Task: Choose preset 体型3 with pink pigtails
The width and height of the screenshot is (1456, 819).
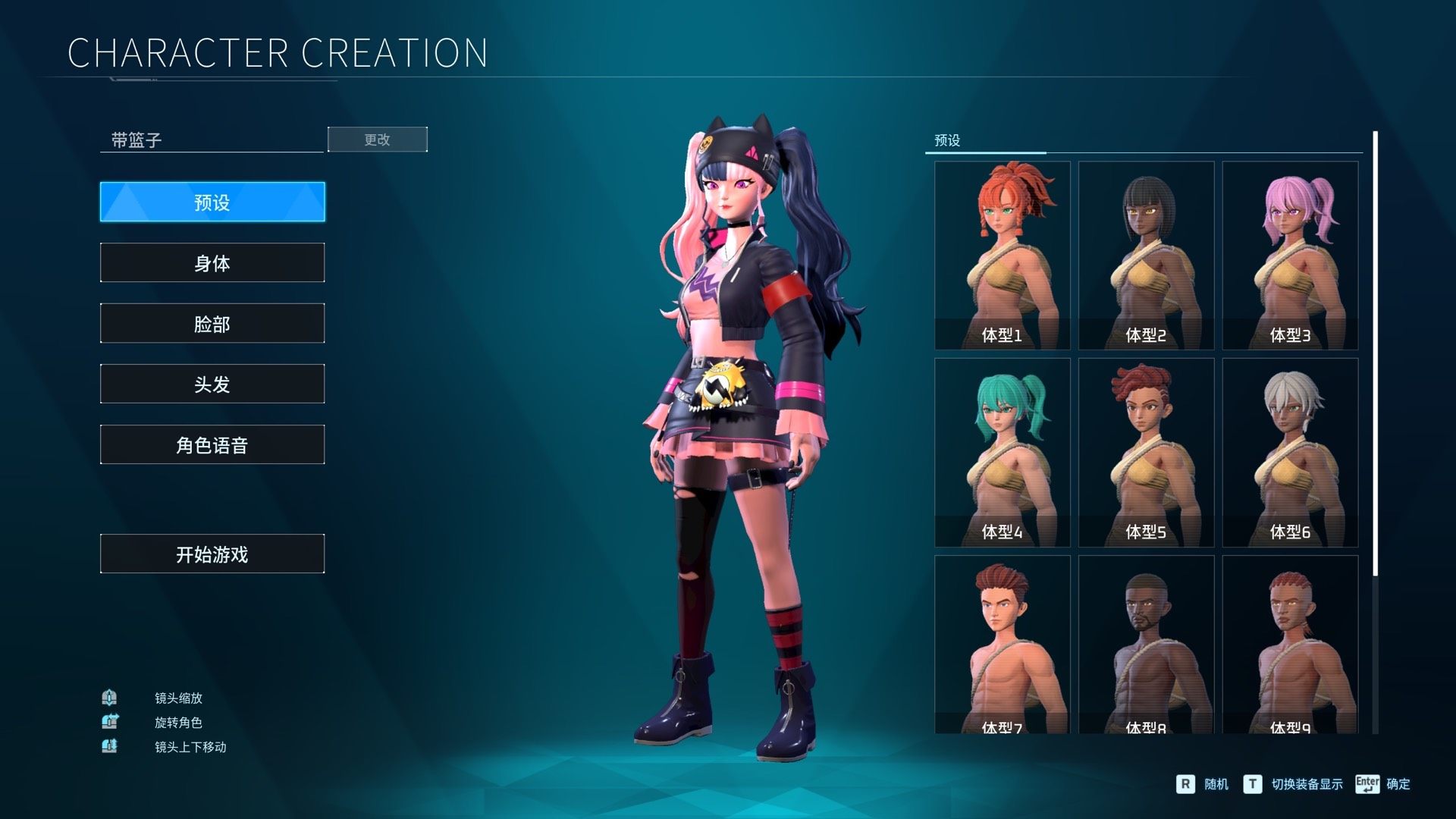Action: (1290, 255)
